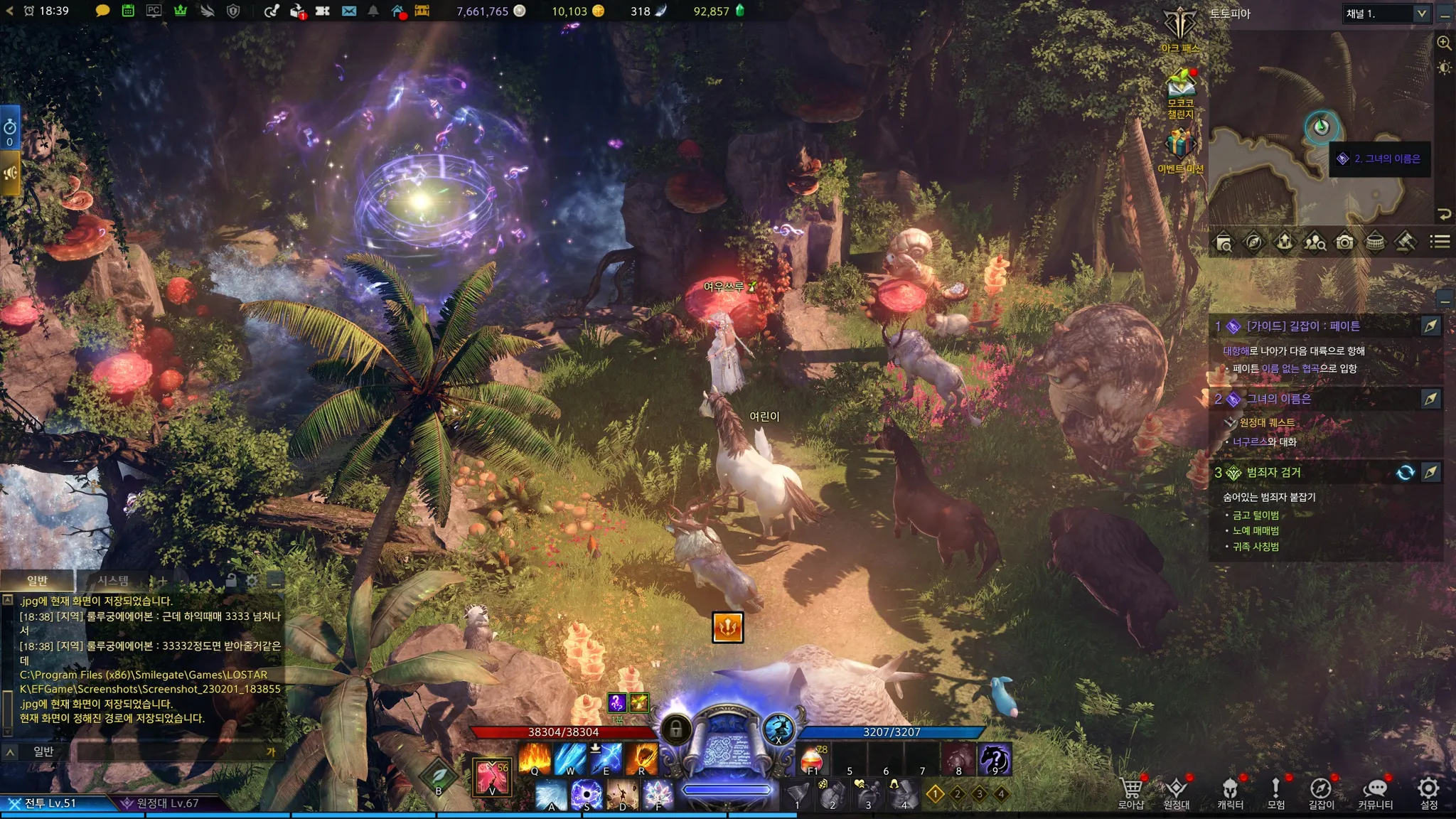This screenshot has width=1456, height=819.
Task: Open the 로아샵 shop menu
Action: pyautogui.click(x=1130, y=791)
